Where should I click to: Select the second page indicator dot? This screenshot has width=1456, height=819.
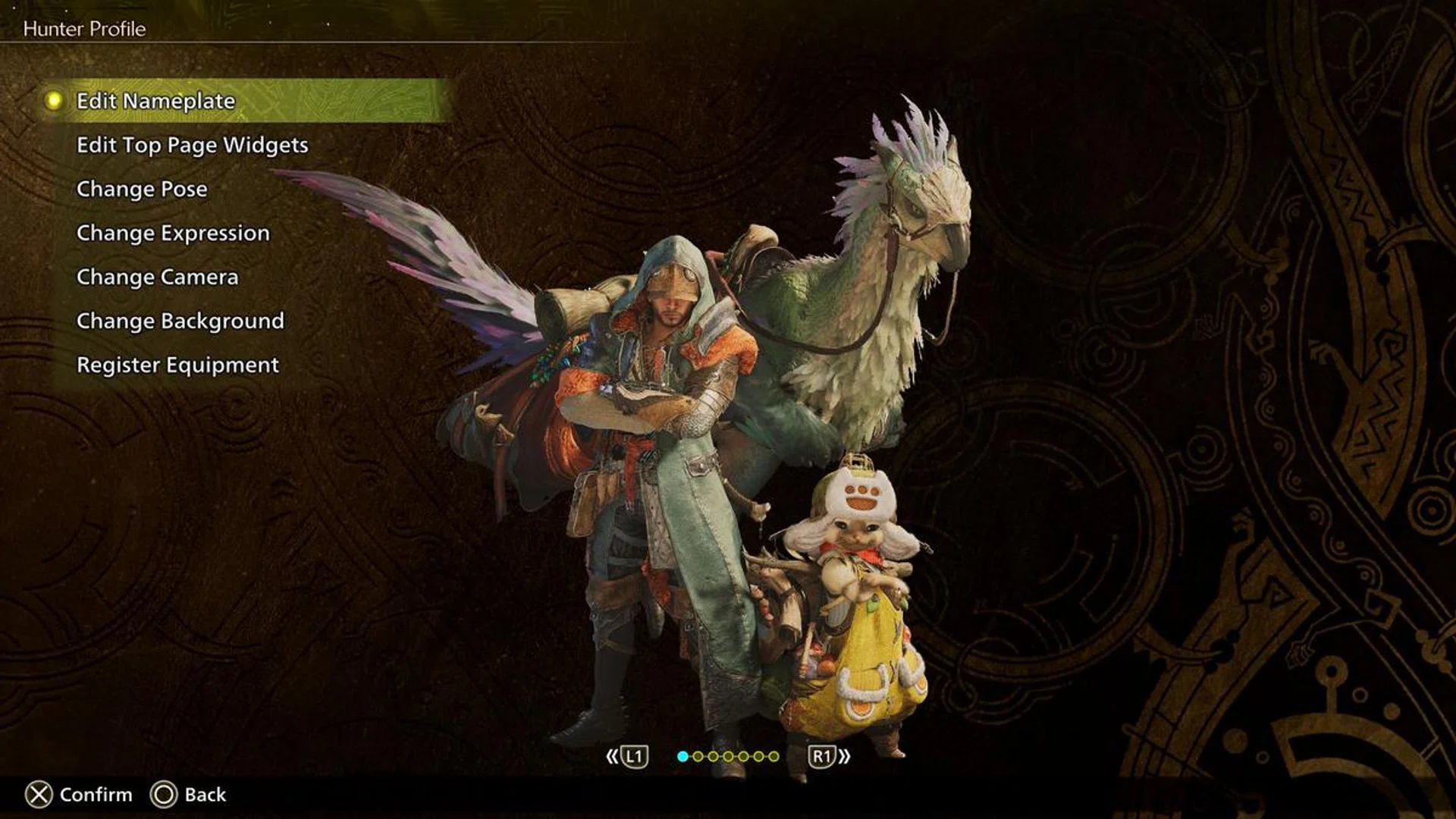[698, 757]
